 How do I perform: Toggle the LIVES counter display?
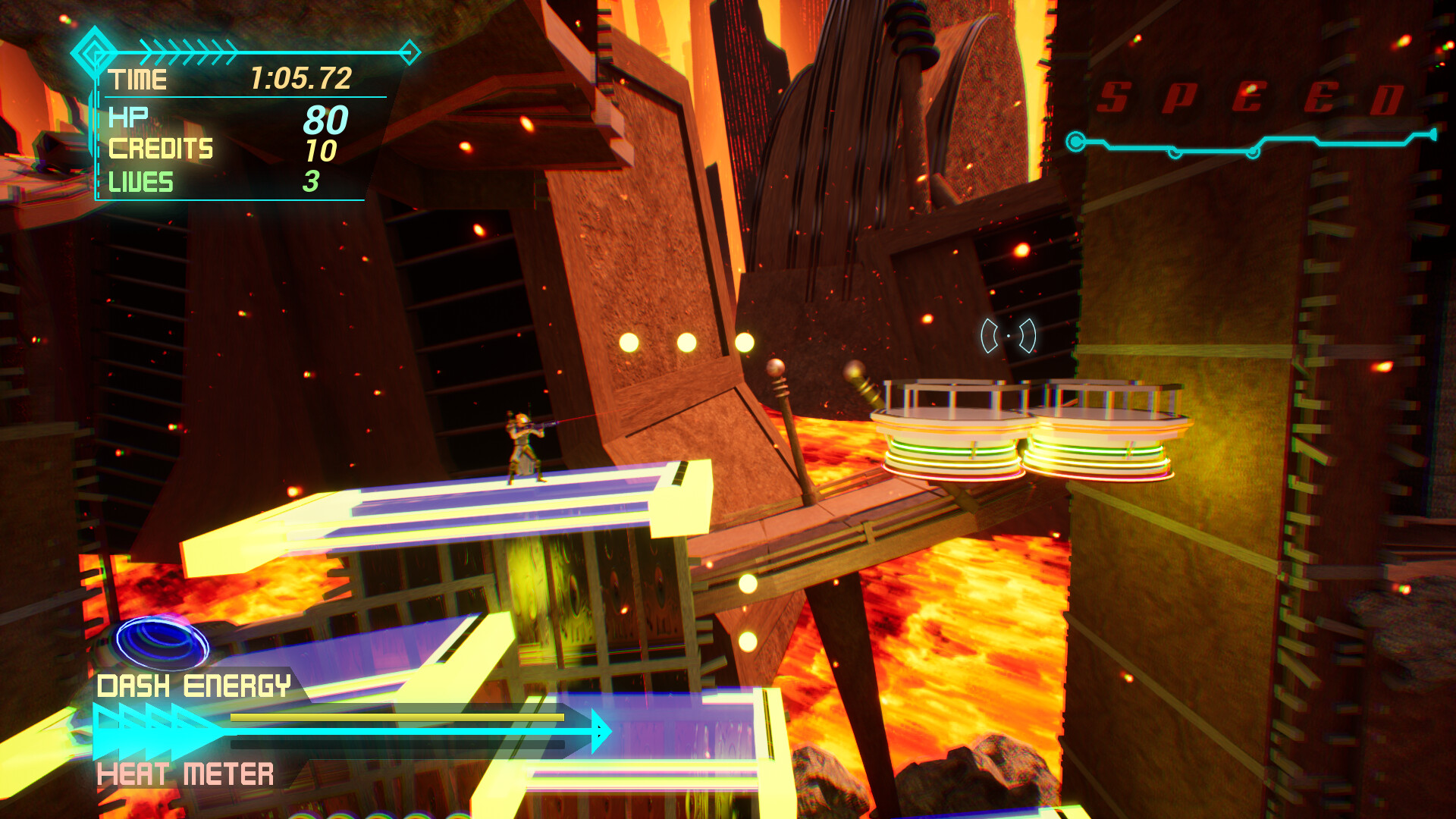[140, 183]
